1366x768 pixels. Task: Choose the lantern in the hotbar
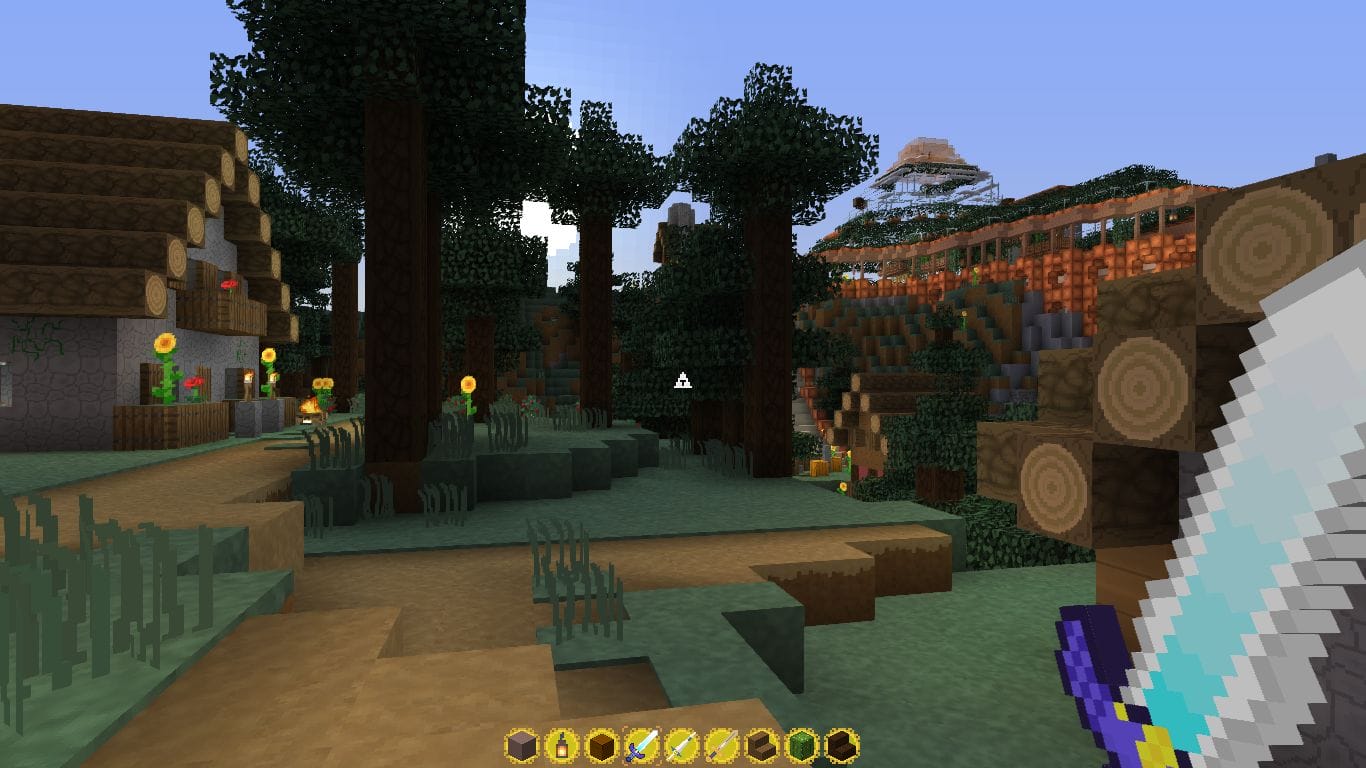click(x=561, y=746)
